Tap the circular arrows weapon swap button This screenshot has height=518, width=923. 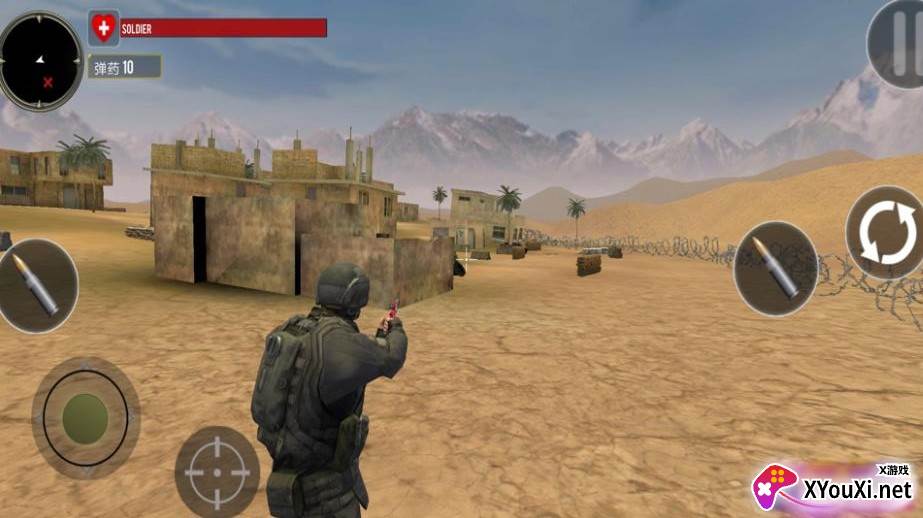[x=885, y=232]
